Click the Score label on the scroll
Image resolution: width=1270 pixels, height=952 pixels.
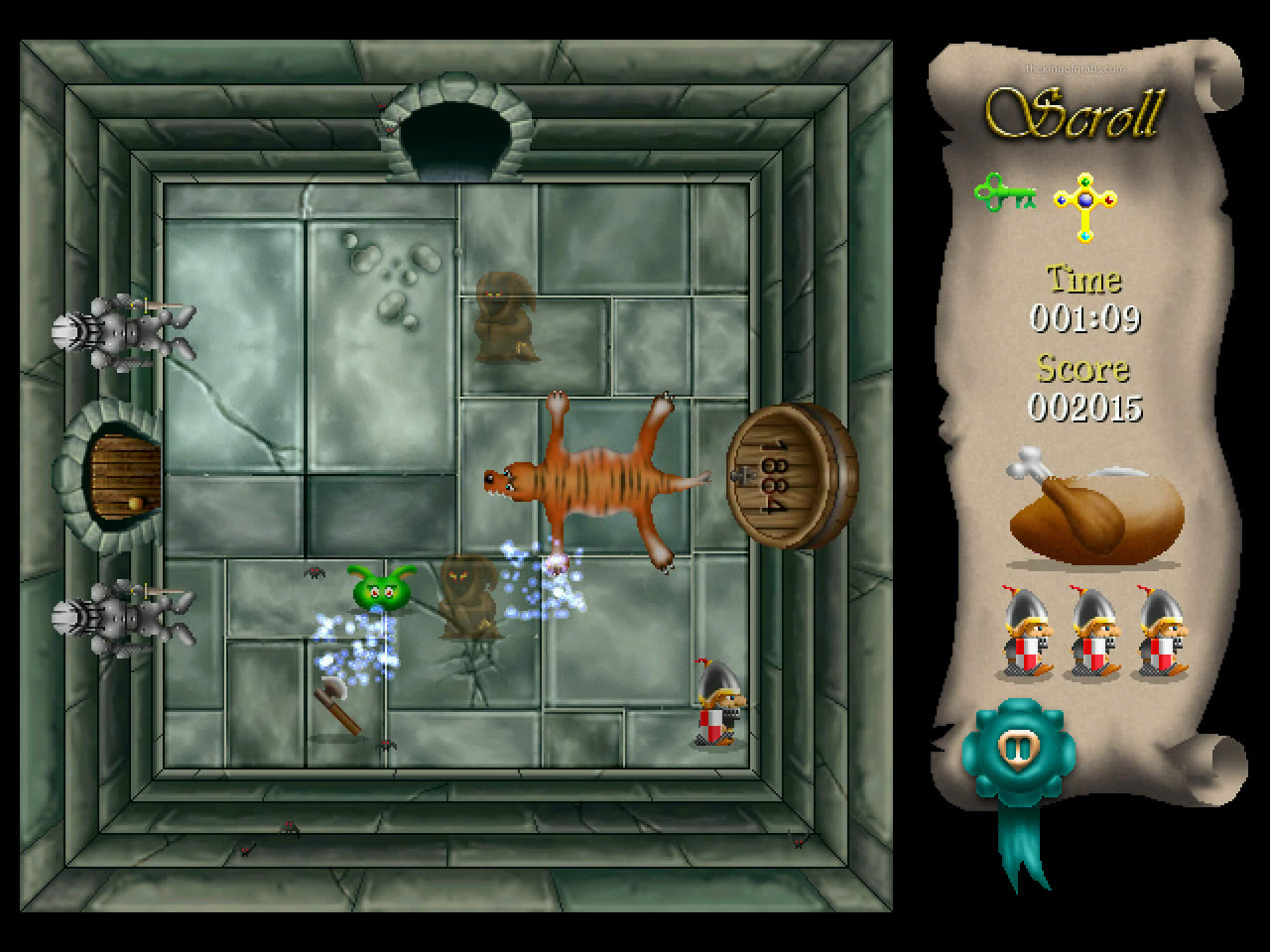coord(1081,370)
